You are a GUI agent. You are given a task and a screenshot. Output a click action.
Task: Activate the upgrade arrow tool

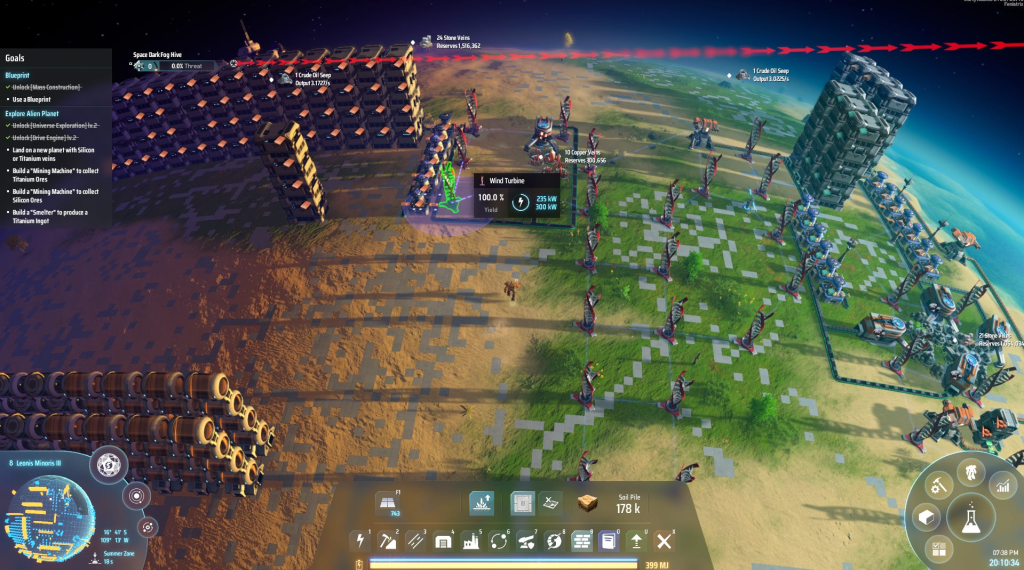point(636,541)
